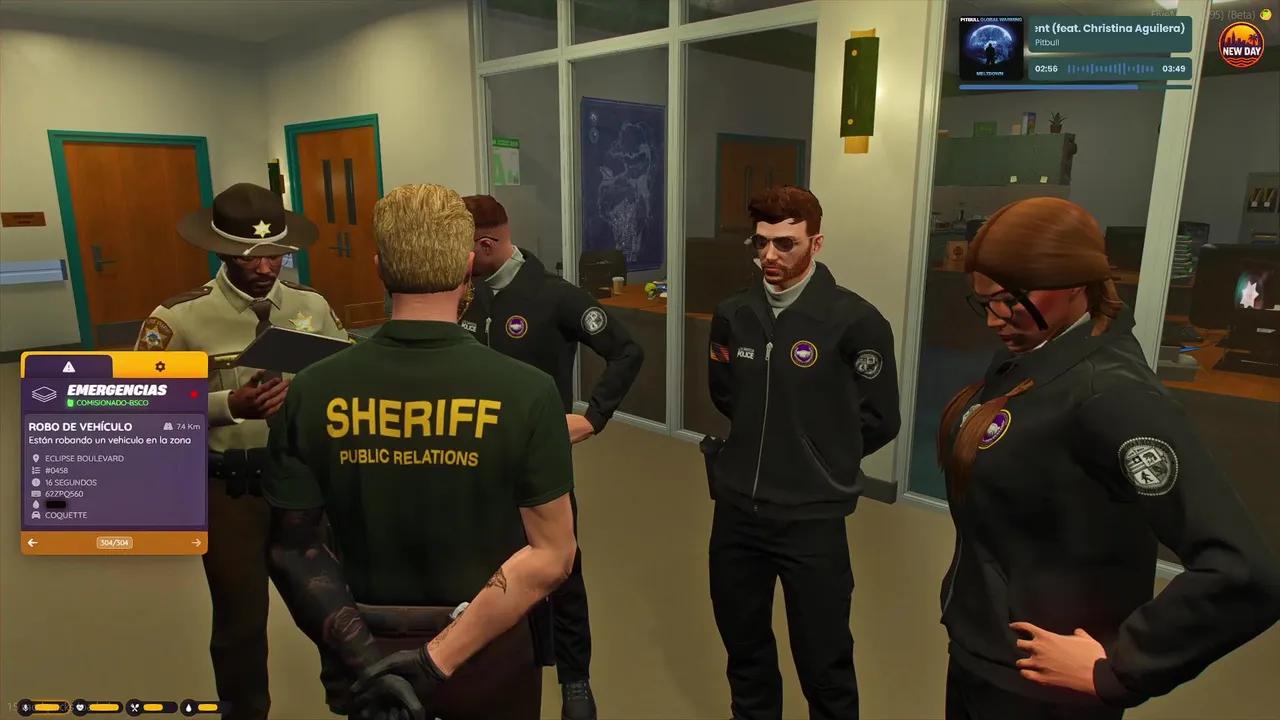Toggle the red alert indicator on Emergencias panel
This screenshot has height=720, width=1280.
pyautogui.click(x=194, y=394)
